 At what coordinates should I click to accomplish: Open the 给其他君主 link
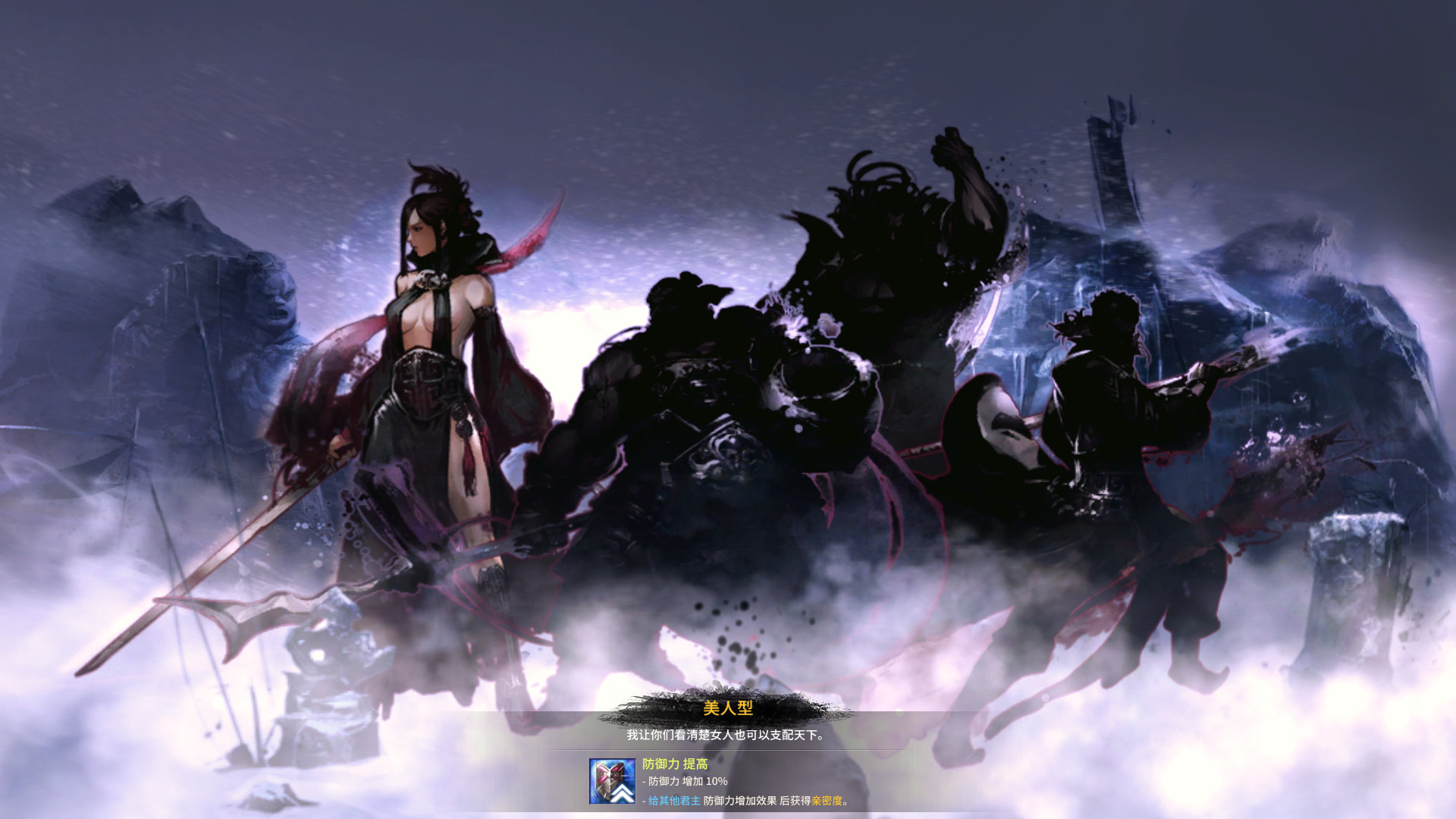(673, 802)
